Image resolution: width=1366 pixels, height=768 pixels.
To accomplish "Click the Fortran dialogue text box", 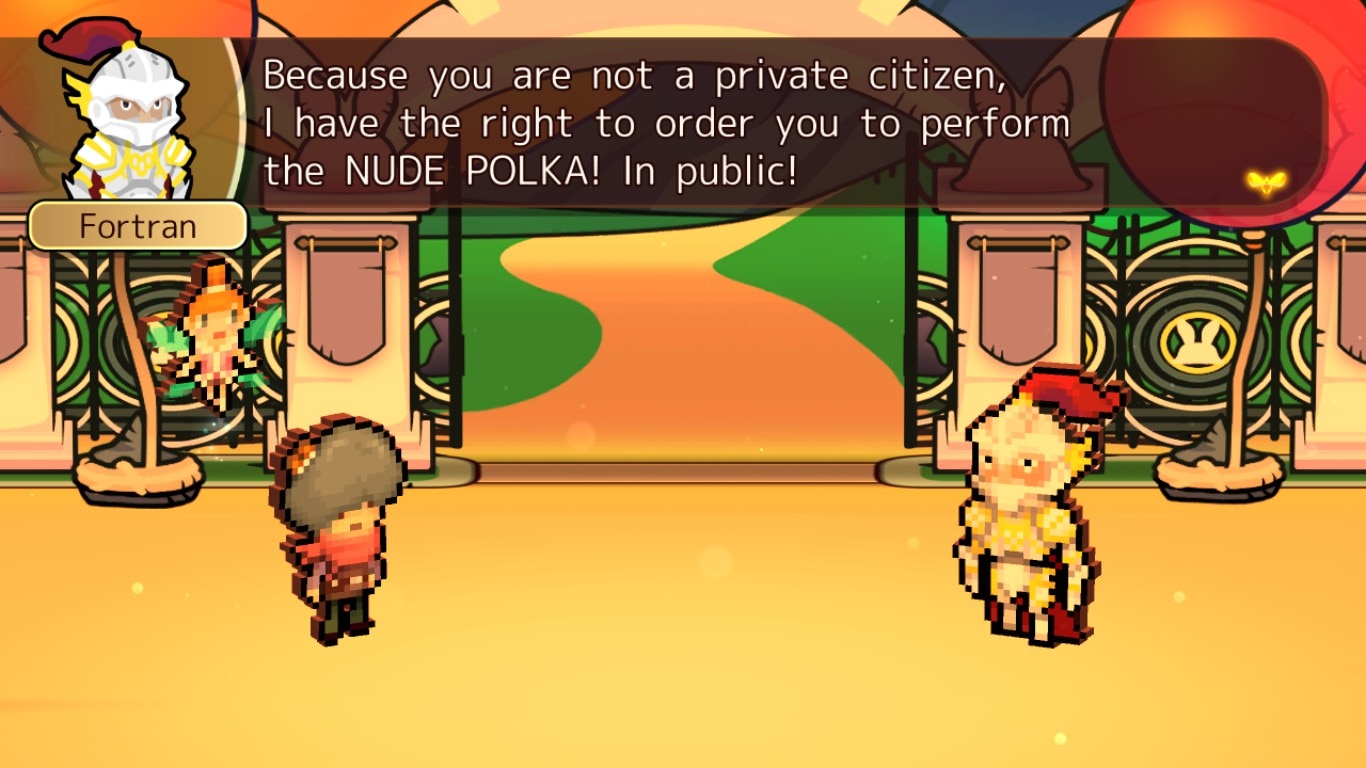I will click(665, 124).
